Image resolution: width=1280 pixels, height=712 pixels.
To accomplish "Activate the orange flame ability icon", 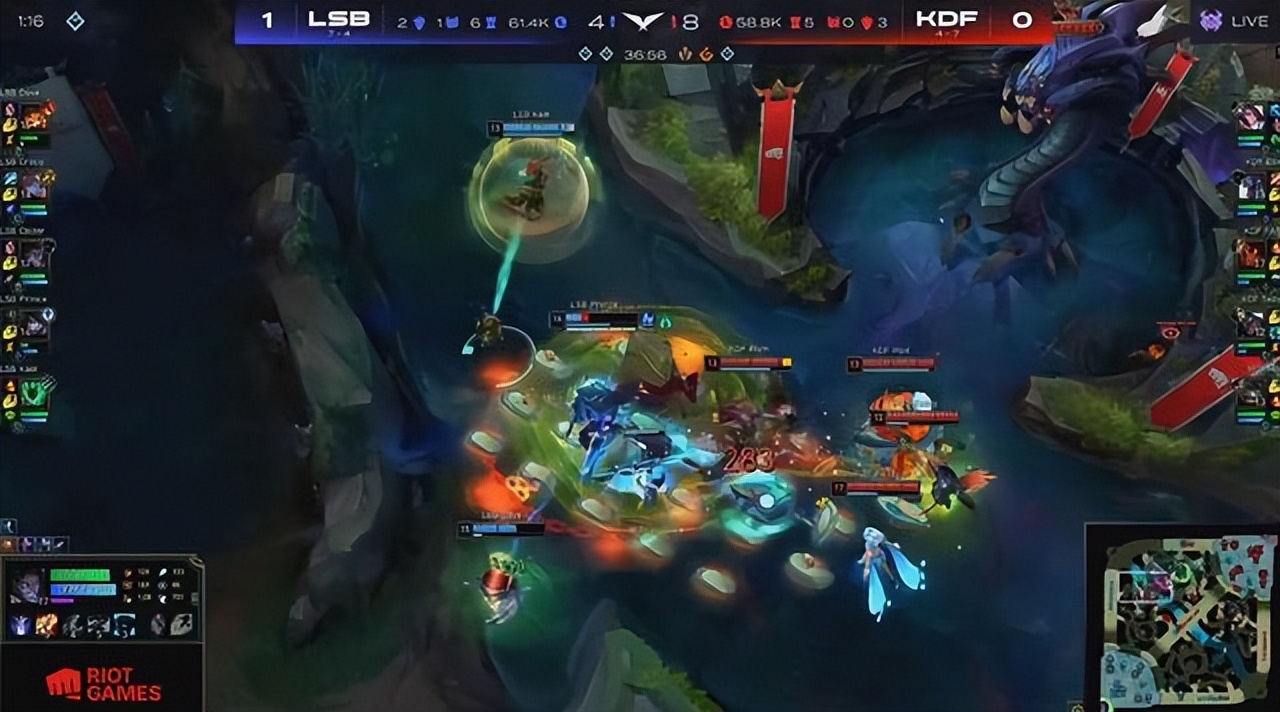I will point(46,626).
